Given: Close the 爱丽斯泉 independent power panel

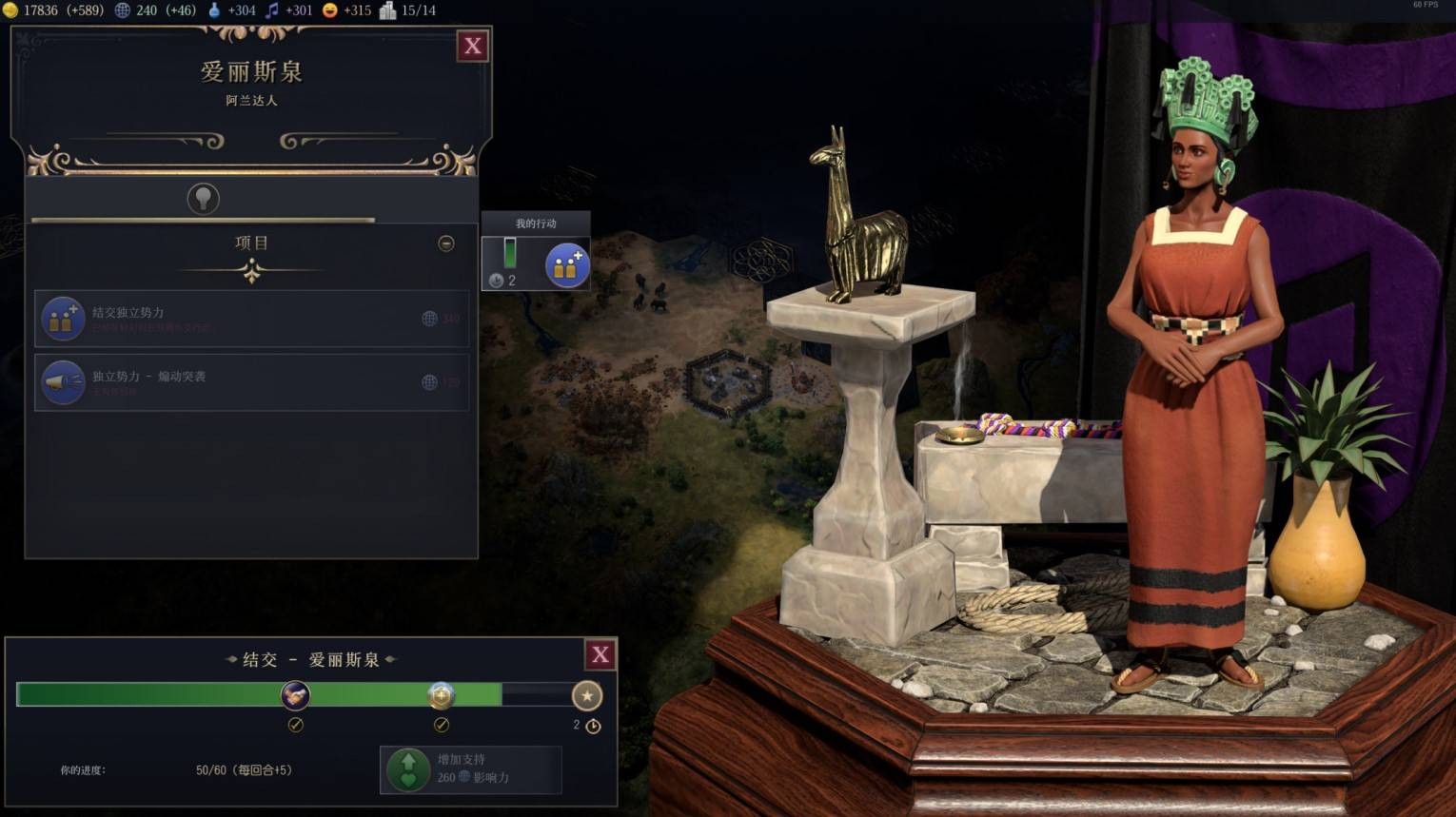Looking at the screenshot, I should tap(472, 46).
